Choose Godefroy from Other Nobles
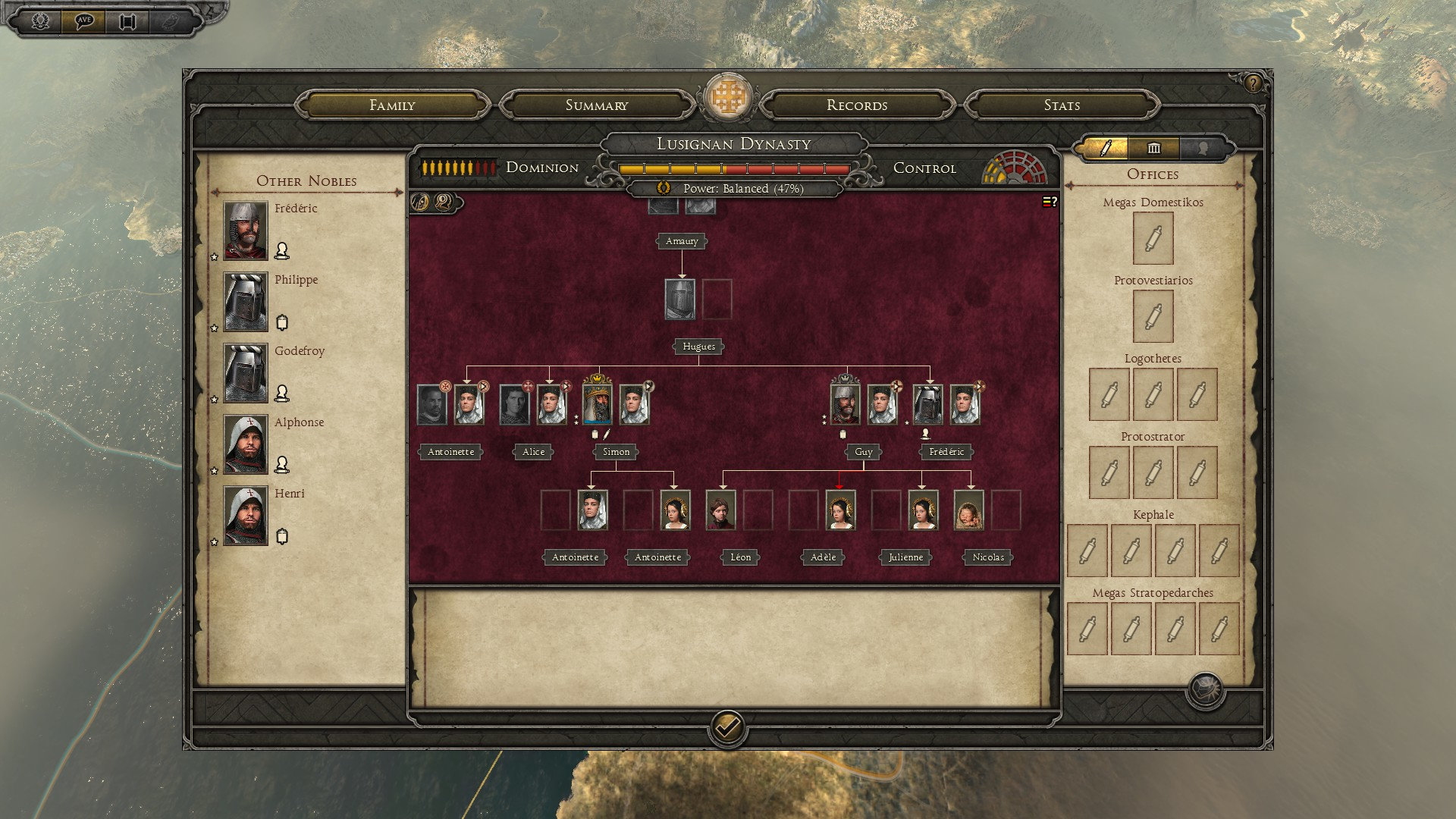This screenshot has height=819, width=1456. 245,373
